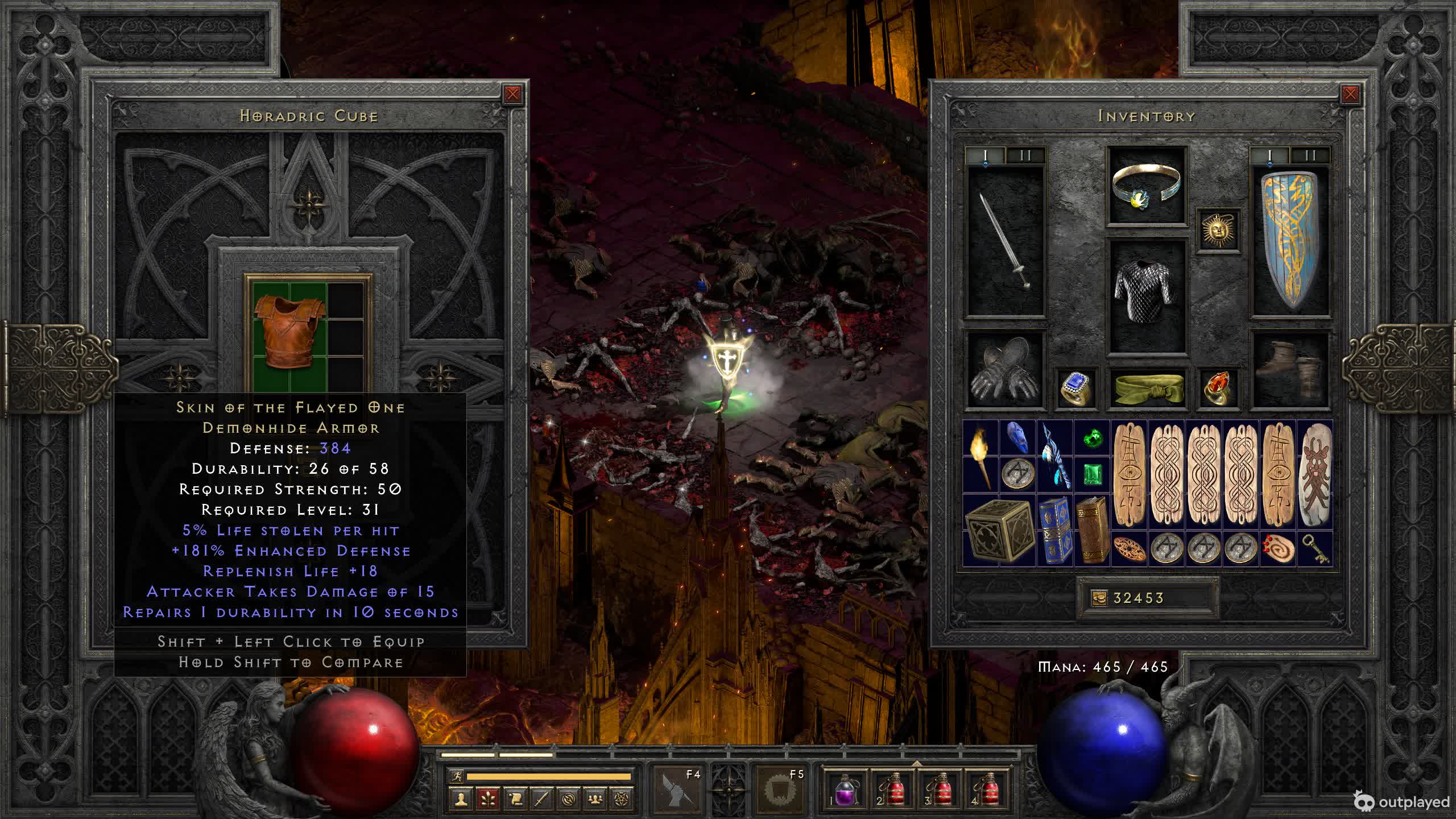1456x819 pixels.
Task: Close the Horadric Cube window
Action: (x=512, y=94)
